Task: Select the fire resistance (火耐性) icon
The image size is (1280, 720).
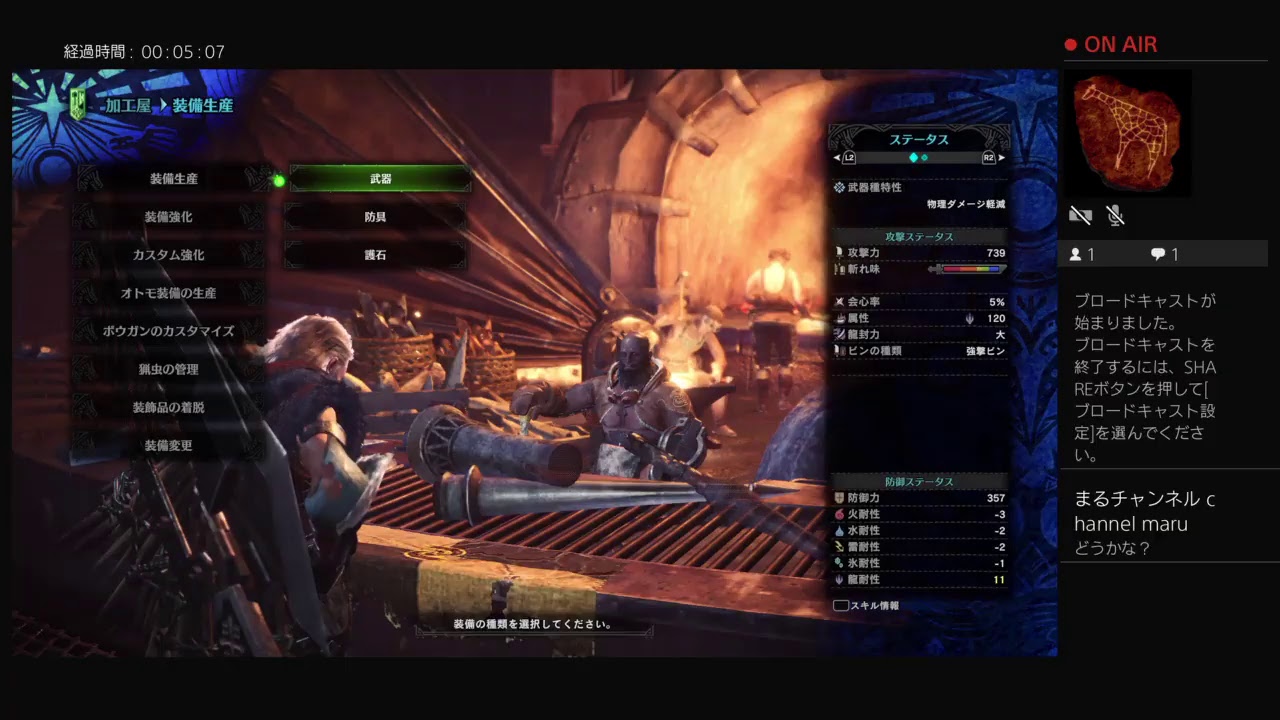Action: (840, 515)
